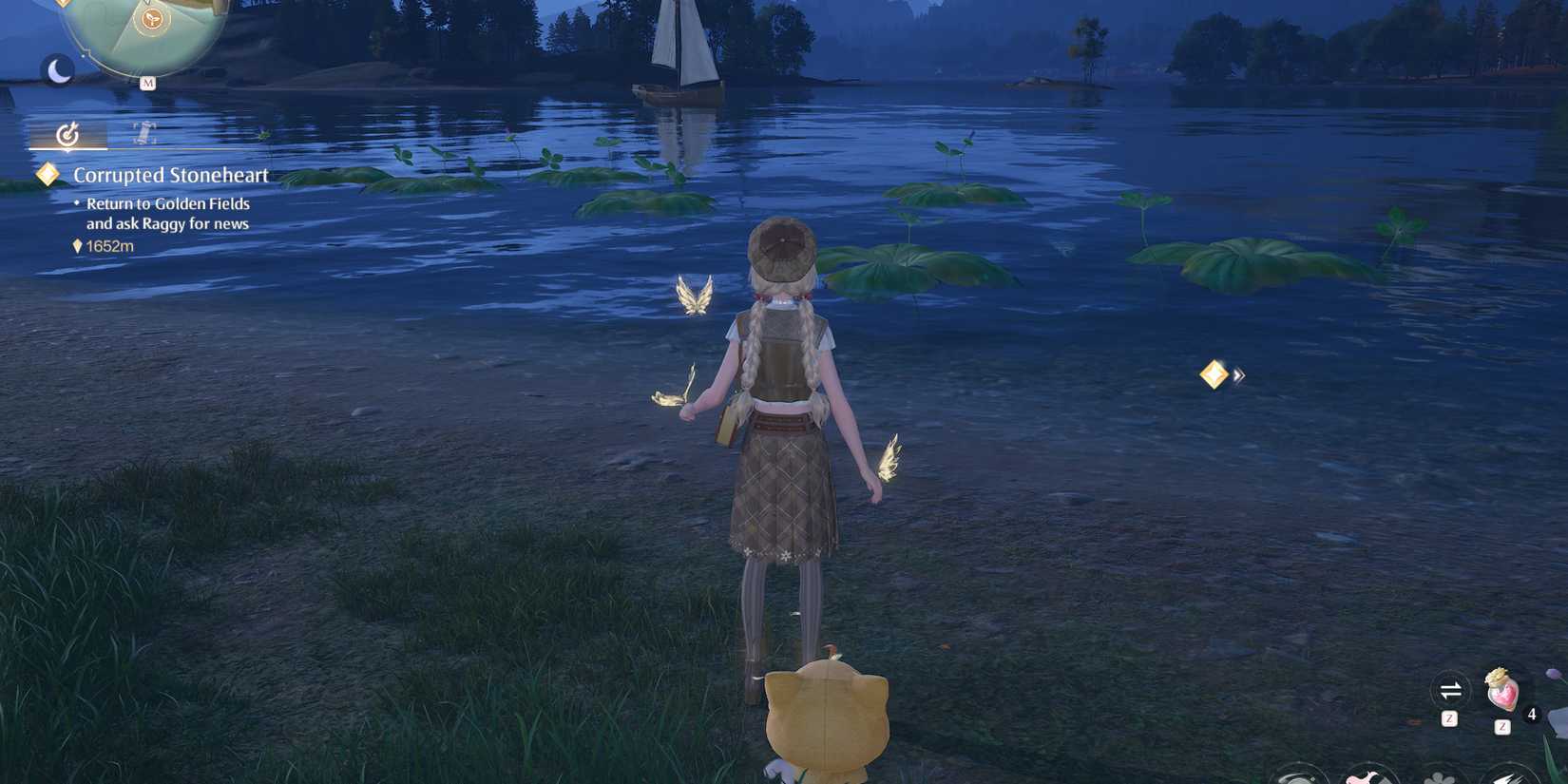Open the pink bird companion ability icon
Image resolution: width=1568 pixels, height=784 pixels.
(1369, 776)
